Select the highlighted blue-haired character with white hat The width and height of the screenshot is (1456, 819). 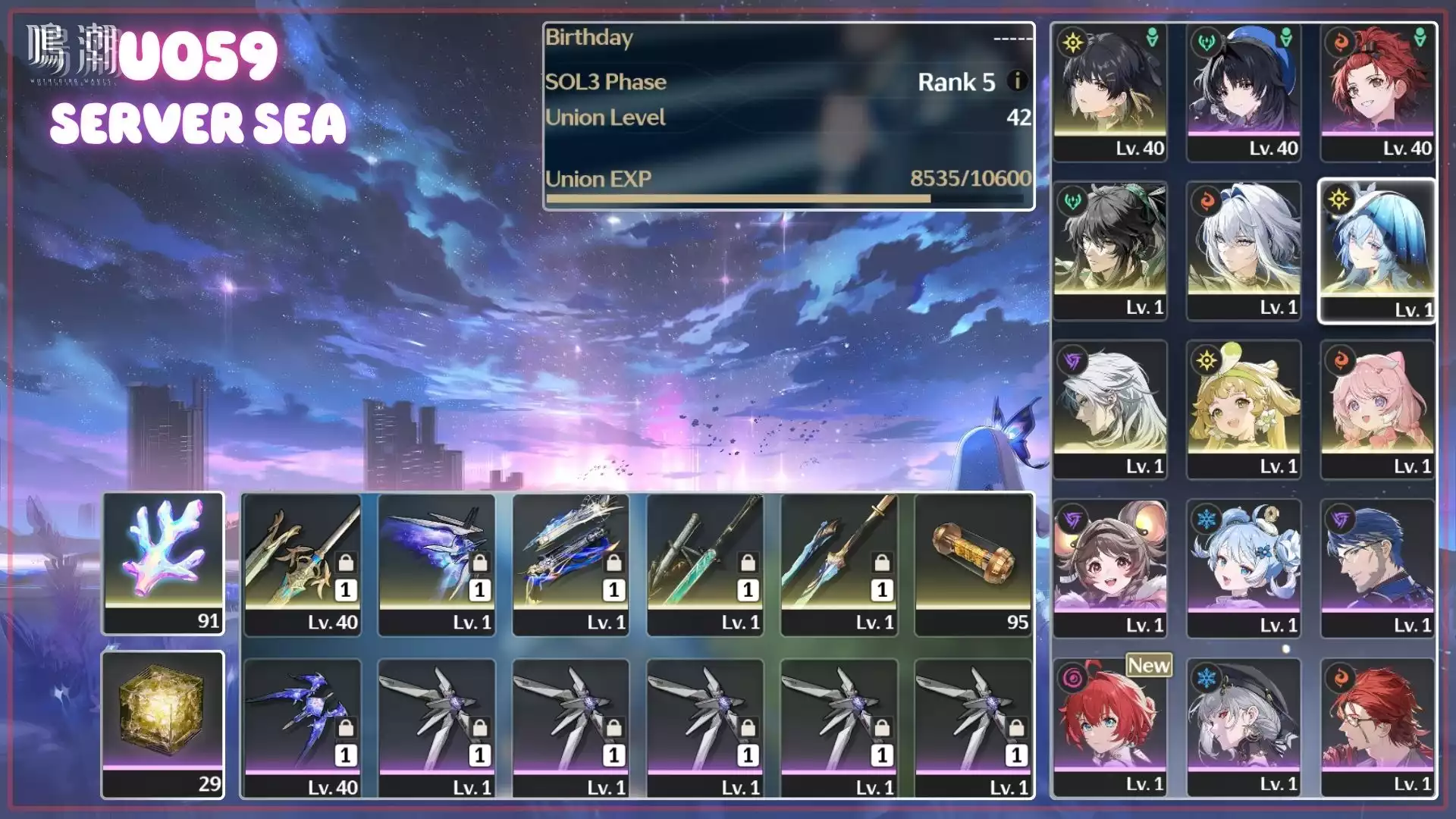point(1377,251)
